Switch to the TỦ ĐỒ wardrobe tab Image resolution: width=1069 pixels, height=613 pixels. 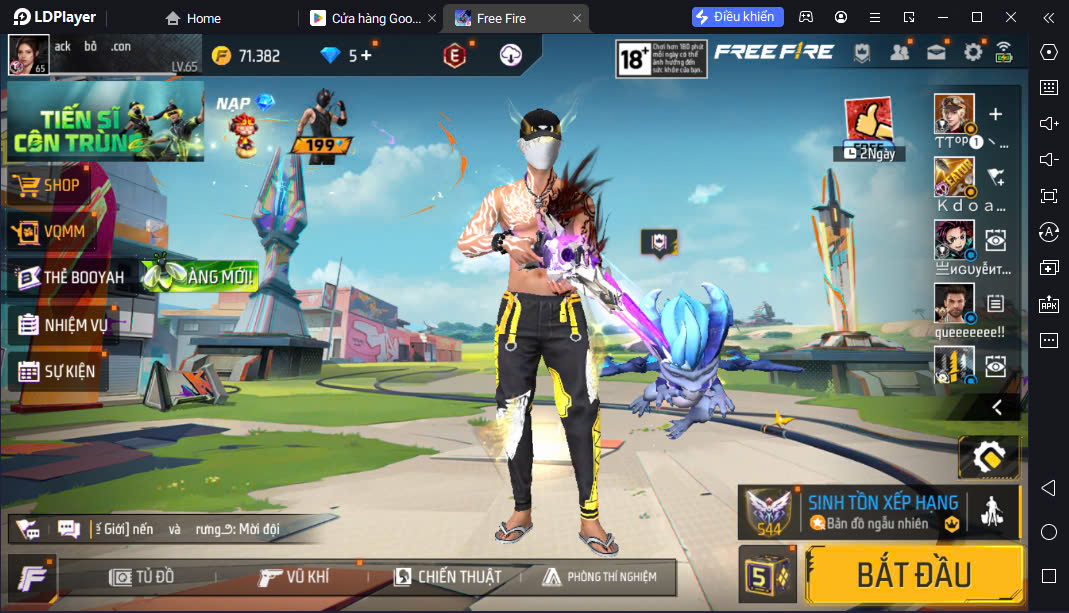click(143, 576)
